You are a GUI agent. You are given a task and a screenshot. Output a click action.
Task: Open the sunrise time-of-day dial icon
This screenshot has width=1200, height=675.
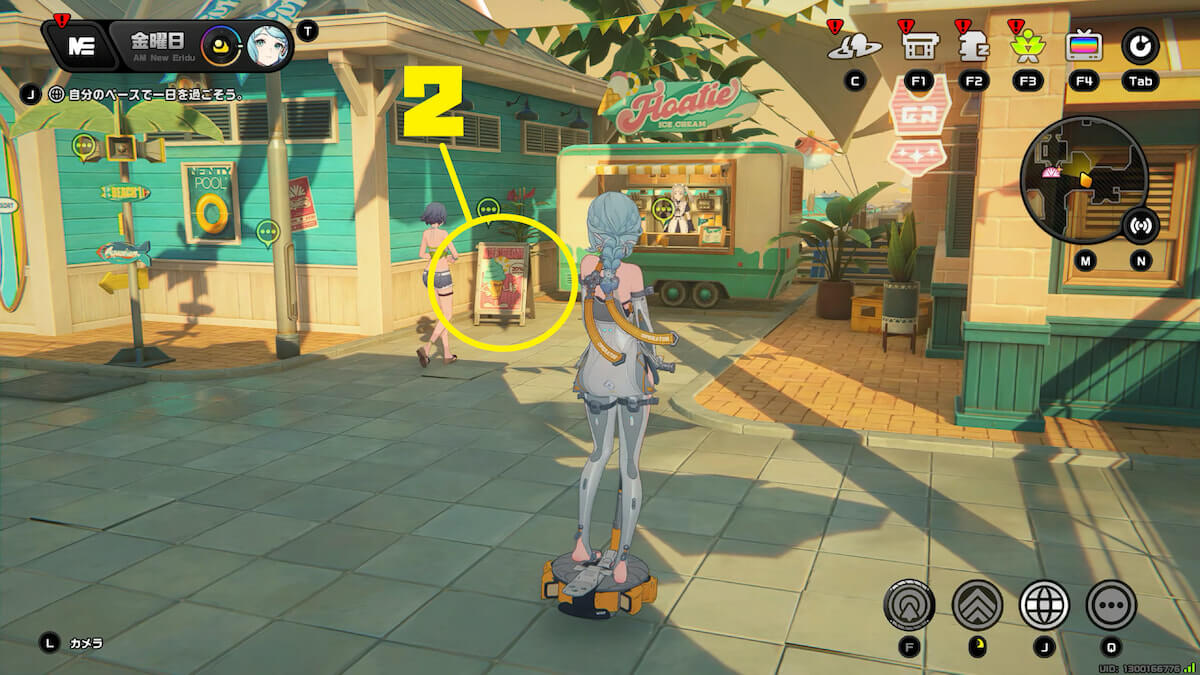pyautogui.click(x=220, y=46)
